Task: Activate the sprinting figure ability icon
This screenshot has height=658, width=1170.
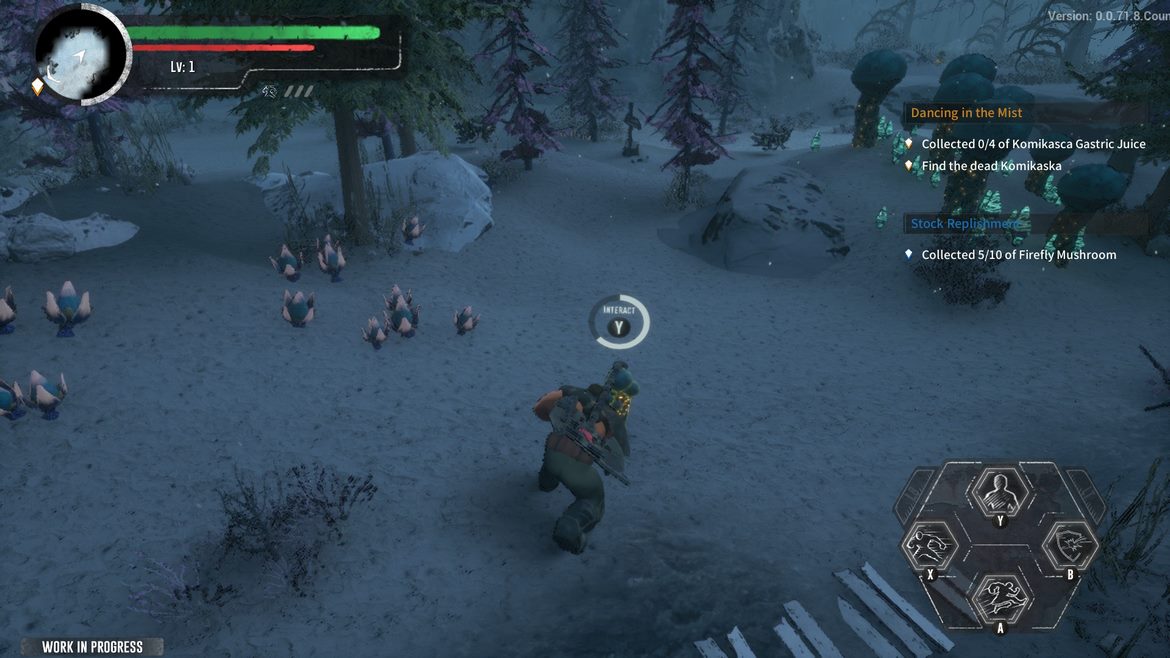Action: tap(998, 597)
